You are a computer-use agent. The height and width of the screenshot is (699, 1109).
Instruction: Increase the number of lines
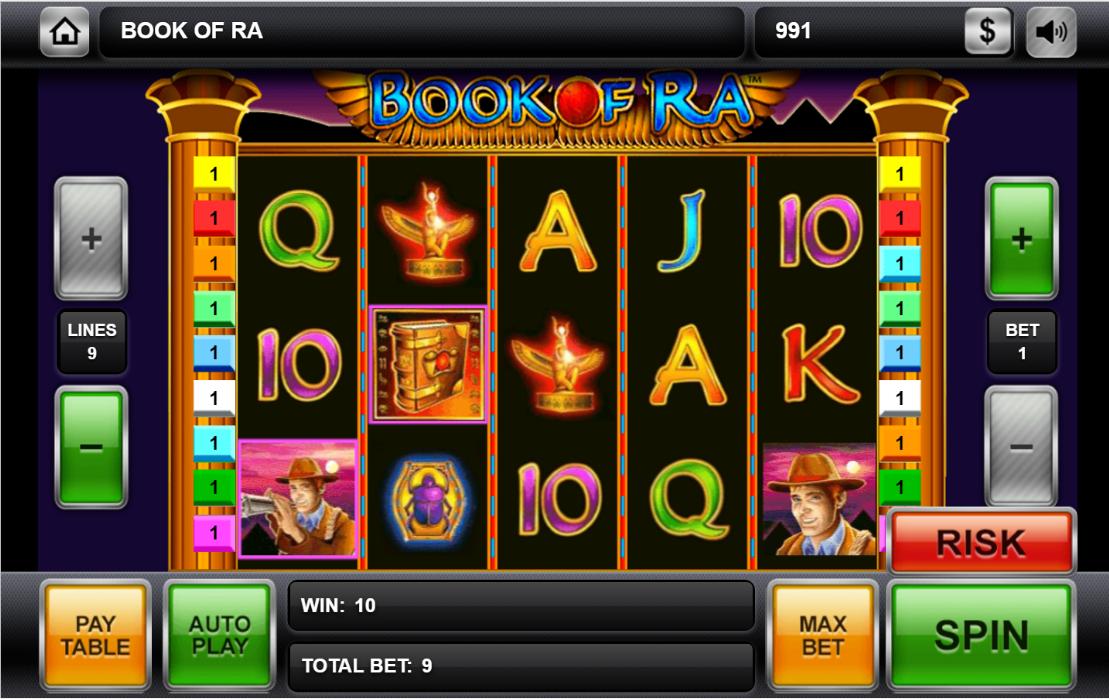(91, 239)
